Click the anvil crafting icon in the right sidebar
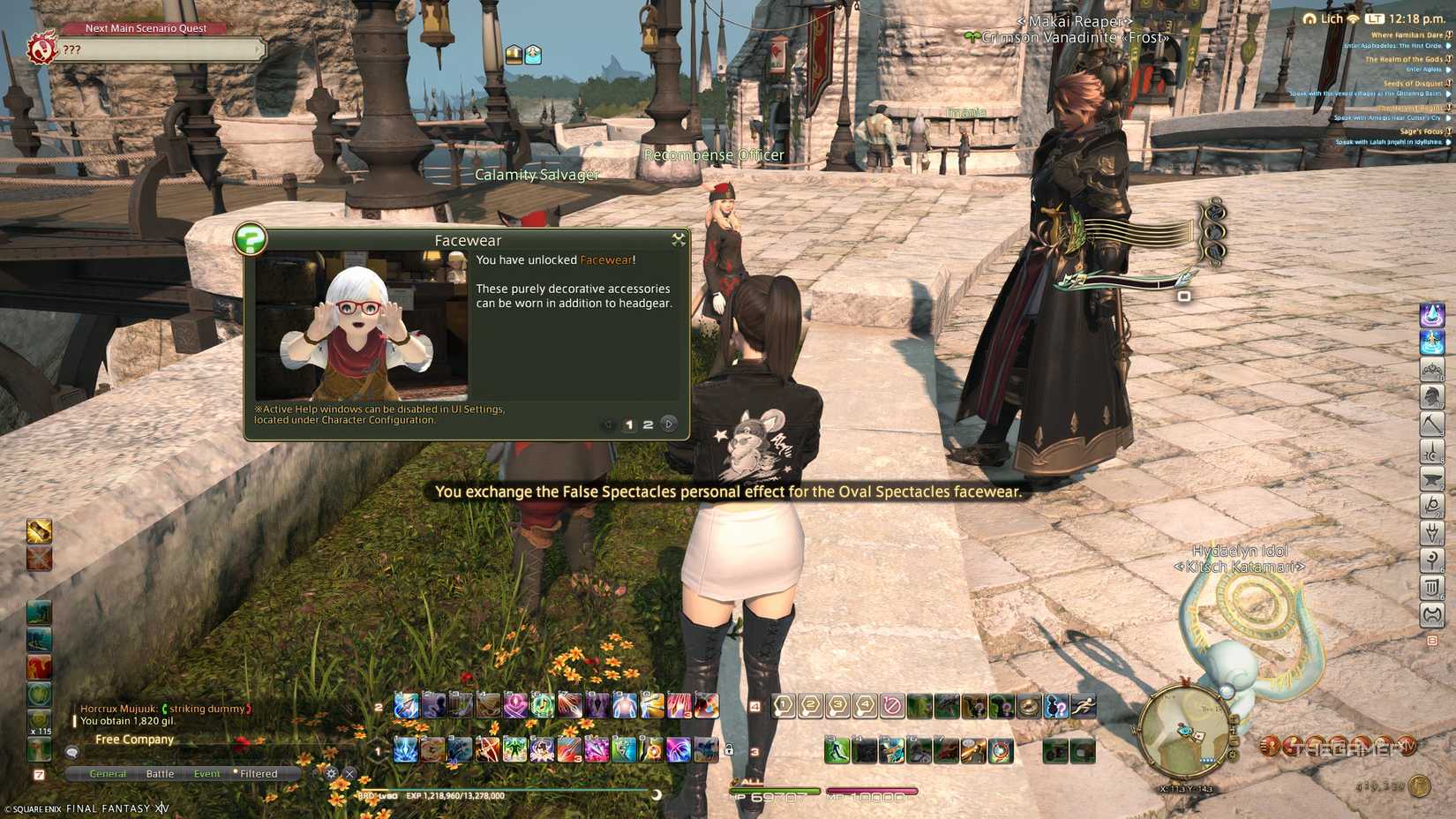 [x=1430, y=478]
